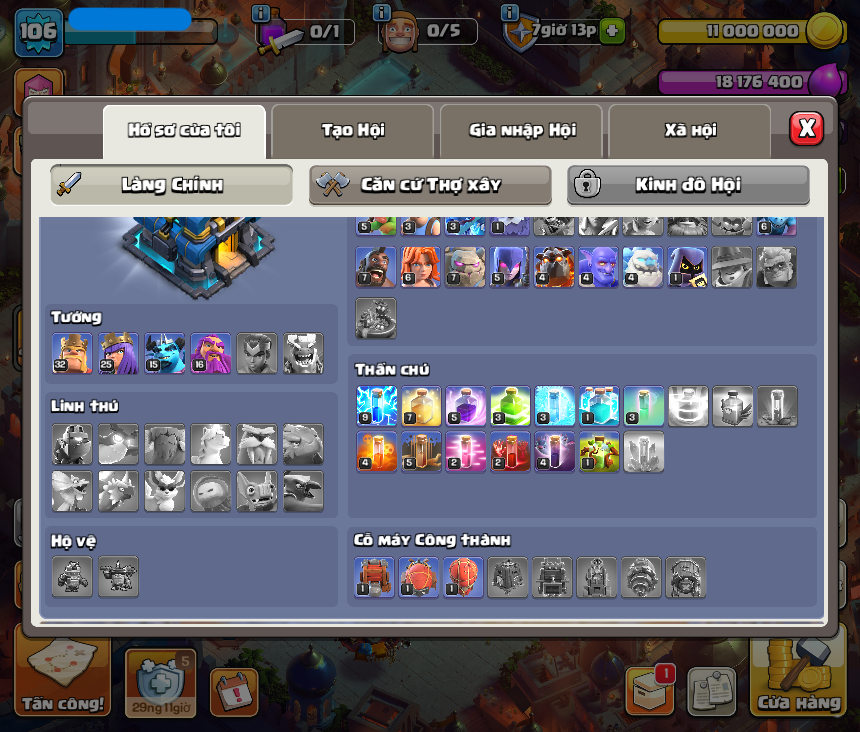Viewport: 860px width, 732px height.
Task: Switch to the Tạo Hội tab
Action: (352, 130)
